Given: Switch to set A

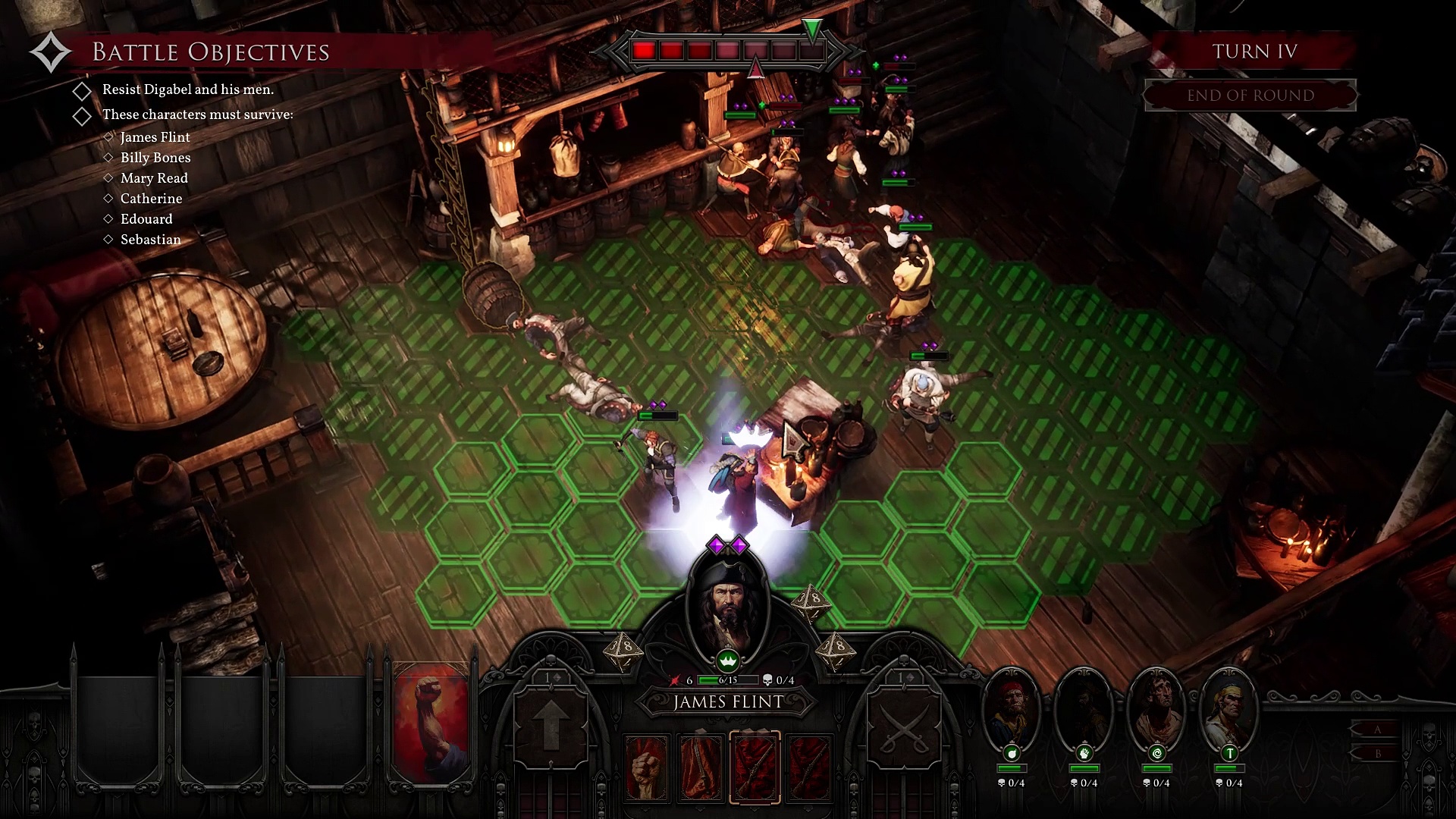Looking at the screenshot, I should pyautogui.click(x=1377, y=730).
